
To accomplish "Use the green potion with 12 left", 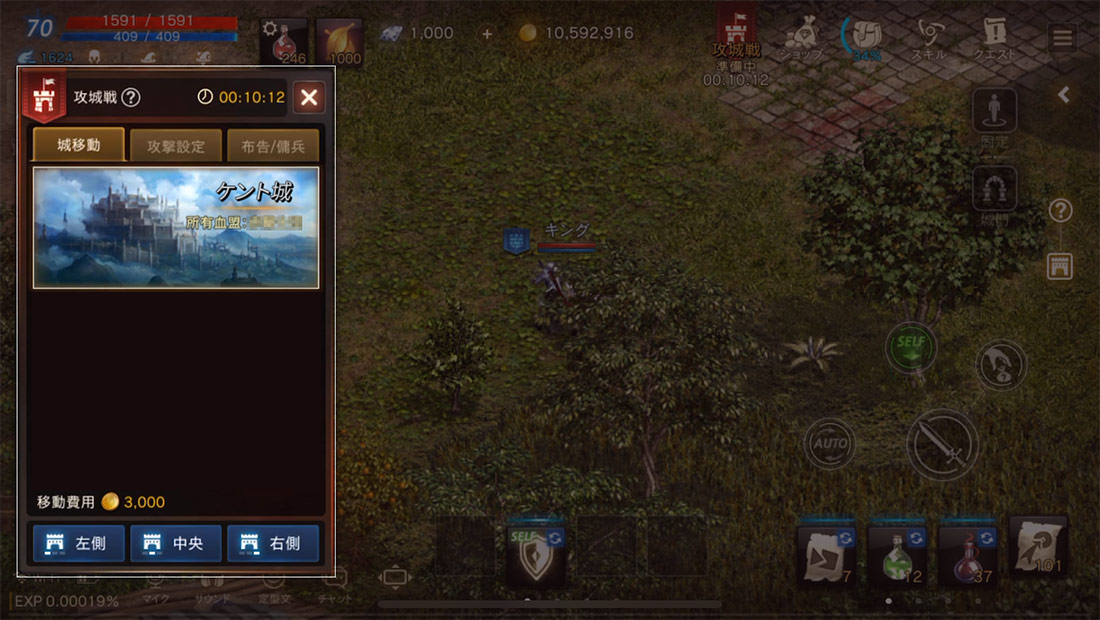I will [896, 555].
